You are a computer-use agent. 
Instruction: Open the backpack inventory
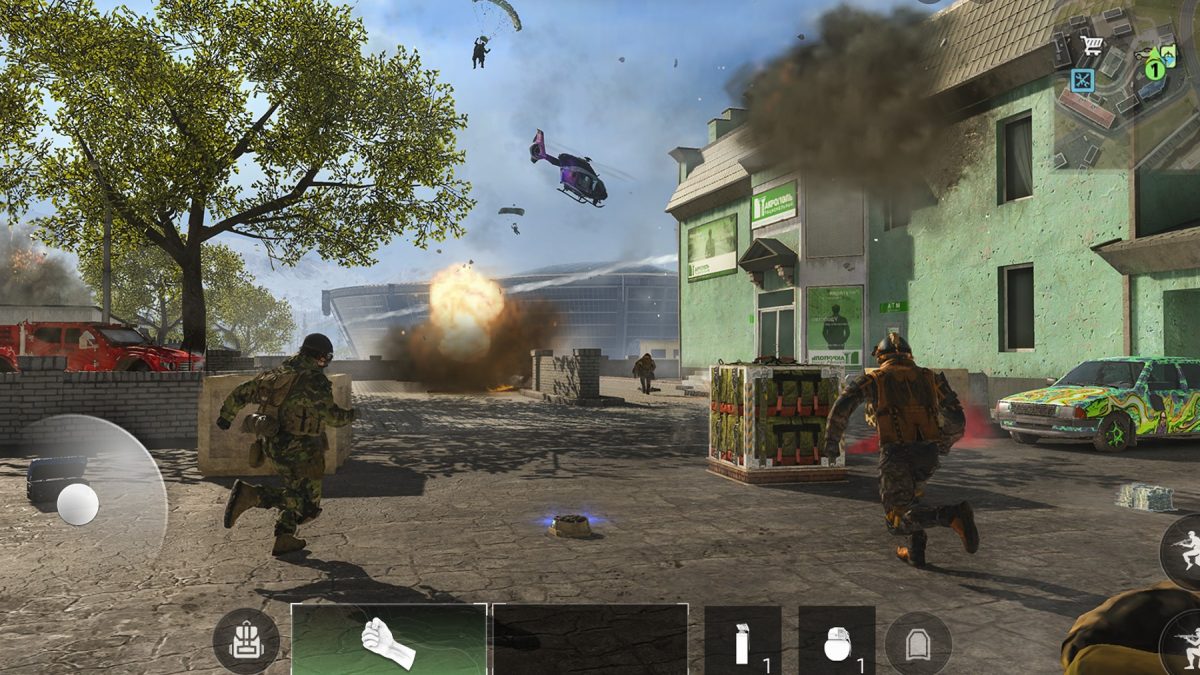(245, 641)
